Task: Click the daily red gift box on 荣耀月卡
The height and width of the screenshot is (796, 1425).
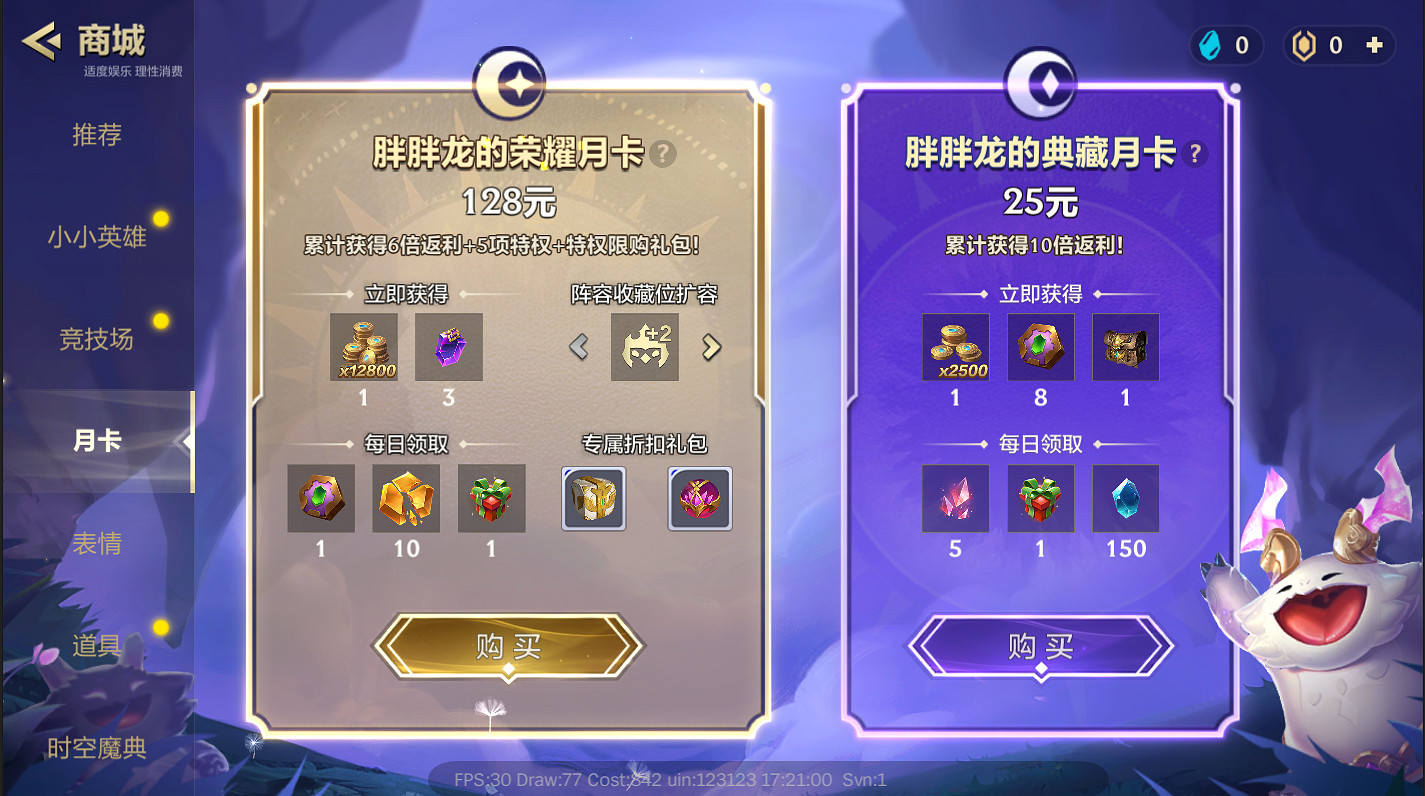Action: pos(491,499)
